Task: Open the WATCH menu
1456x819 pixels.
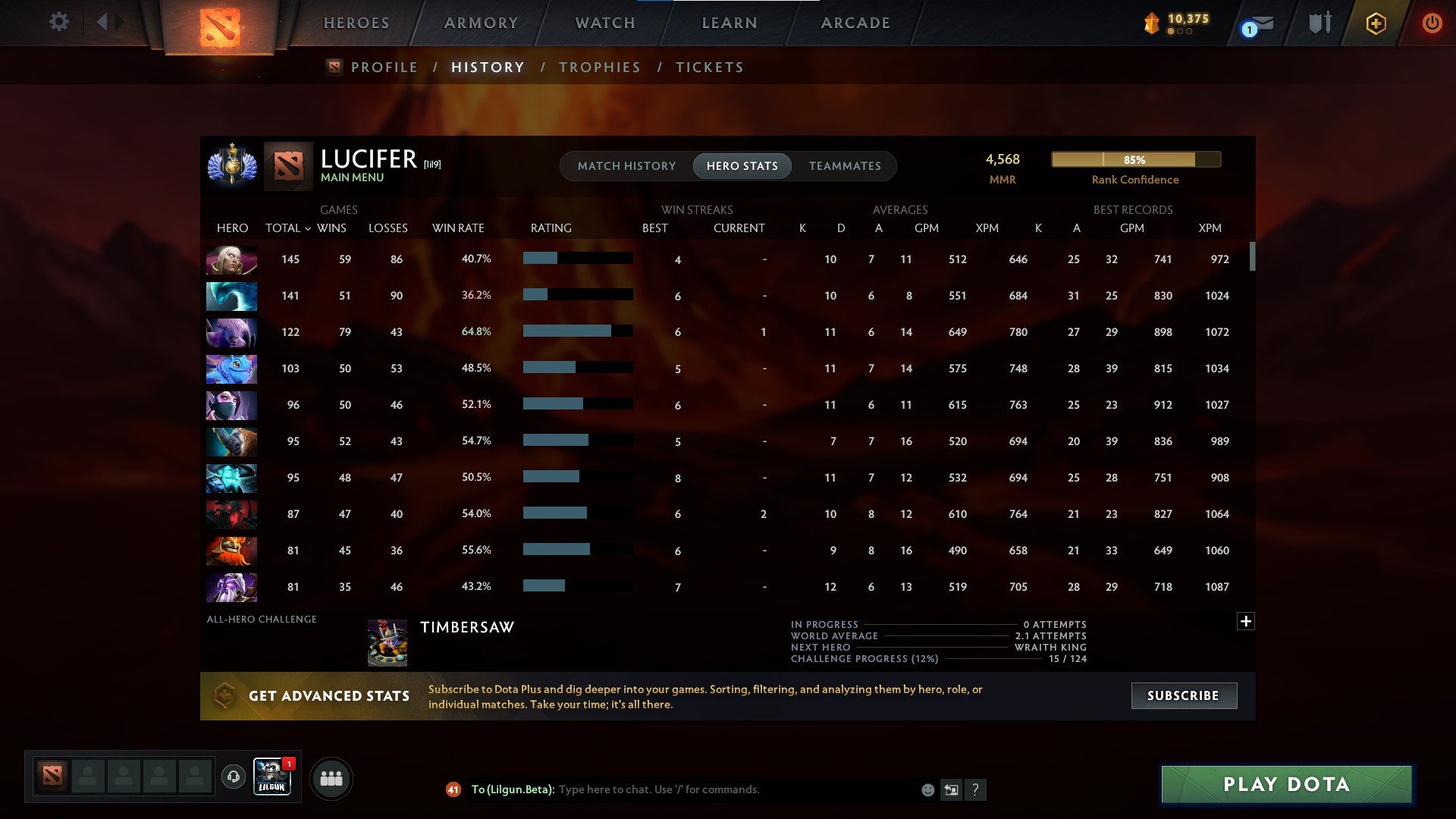Action: coord(604,22)
